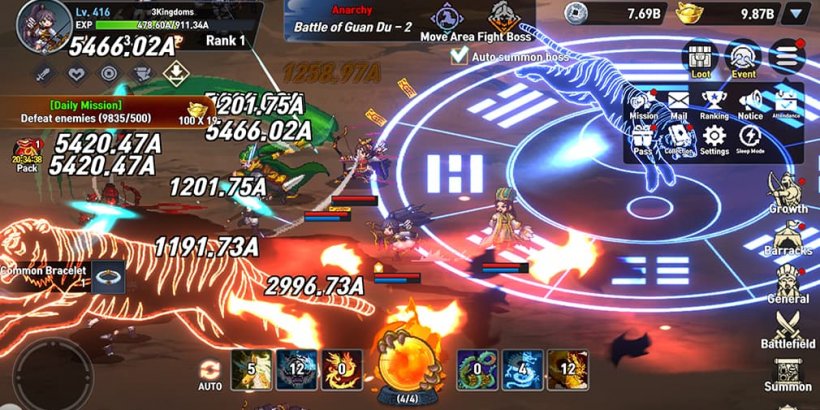Open the Settings gear
The height and width of the screenshot is (410, 820).
714,140
